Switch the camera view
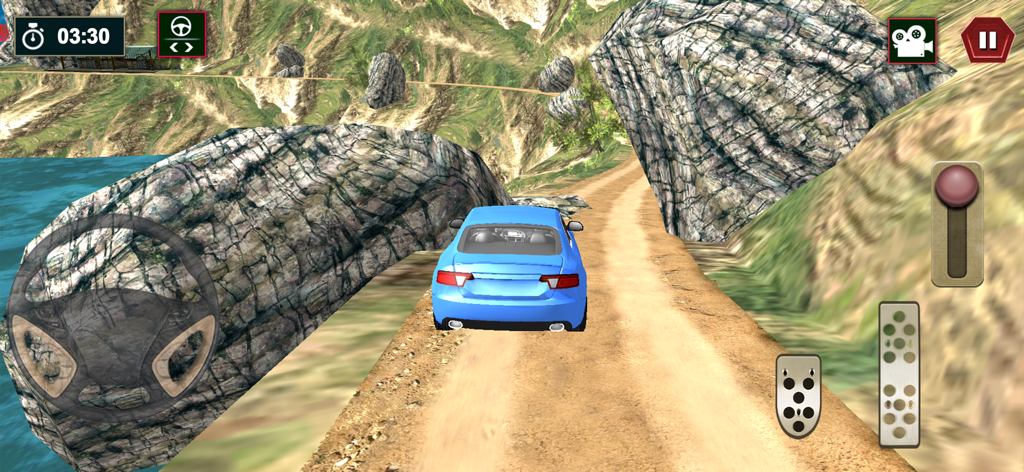Viewport: 1024px width, 472px height. tap(912, 41)
